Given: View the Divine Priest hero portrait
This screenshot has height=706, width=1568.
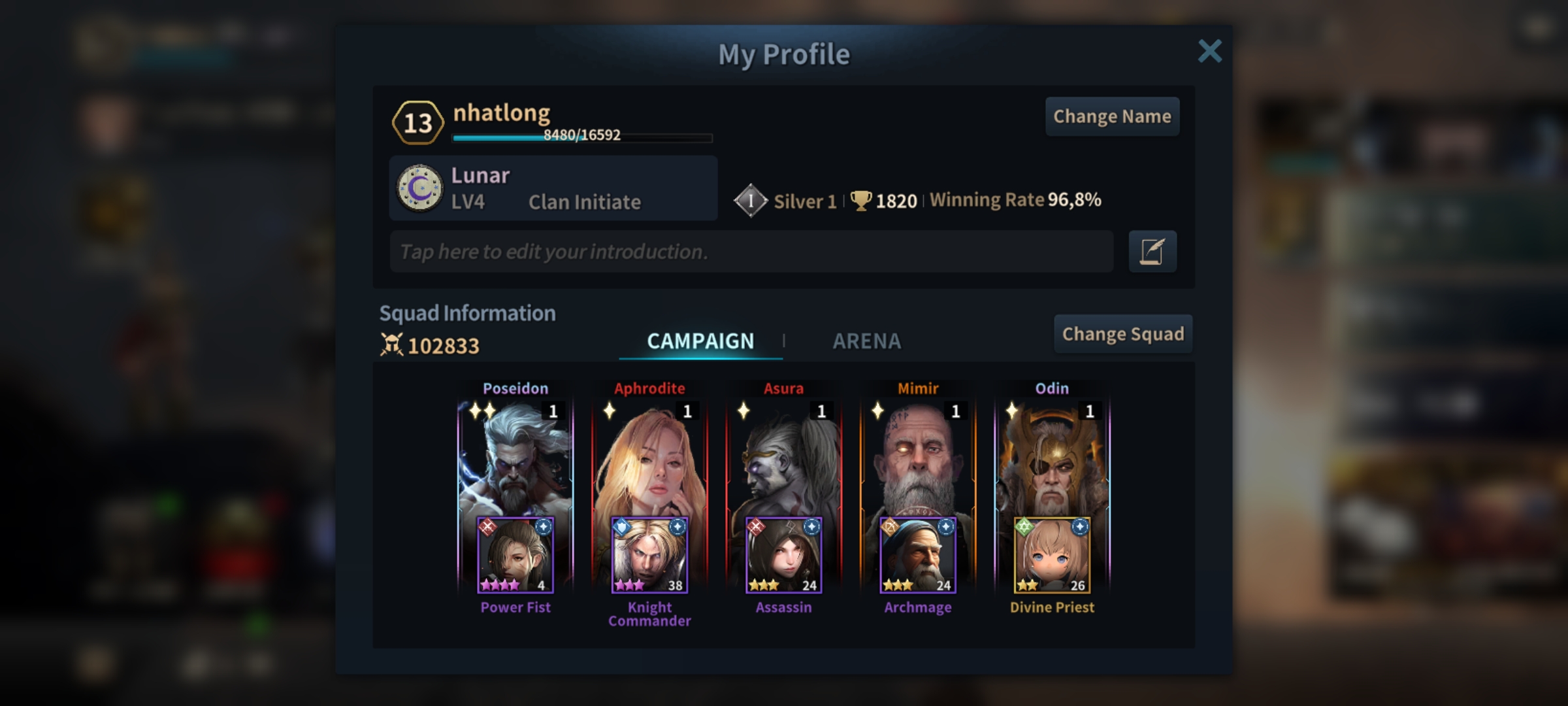Looking at the screenshot, I should [x=1052, y=556].
